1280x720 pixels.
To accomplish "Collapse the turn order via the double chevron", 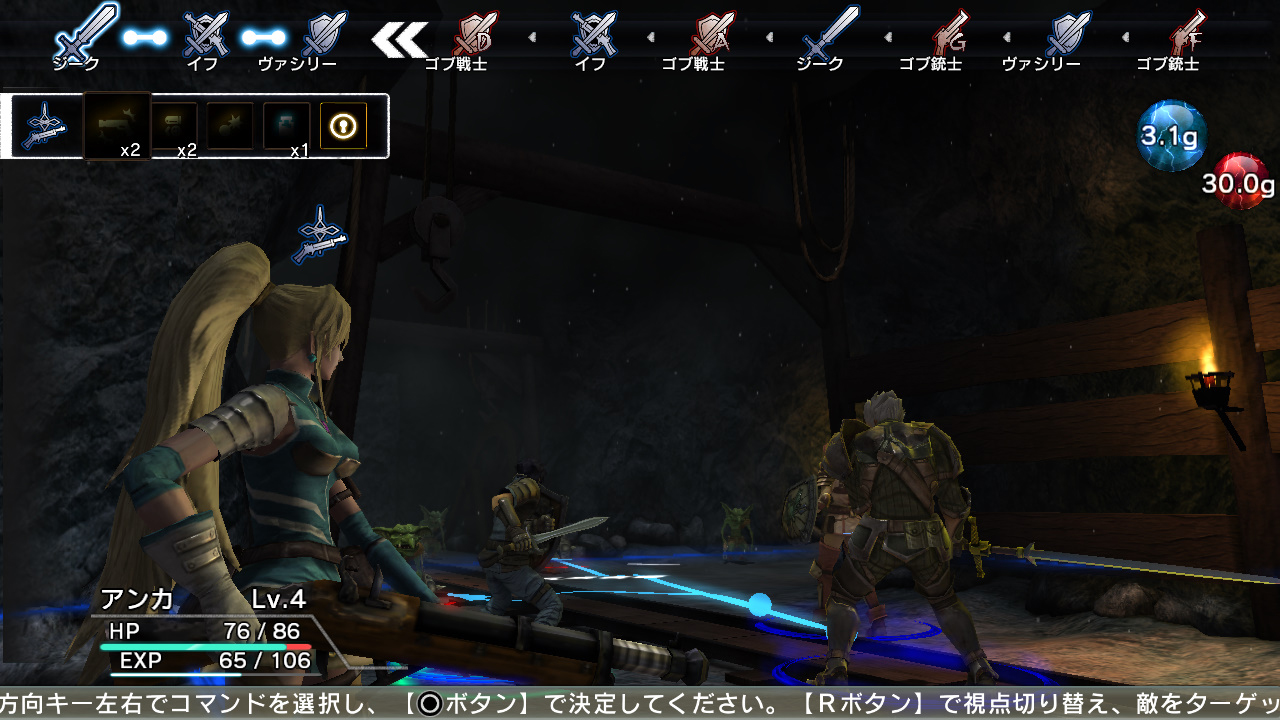I will click(x=400, y=40).
